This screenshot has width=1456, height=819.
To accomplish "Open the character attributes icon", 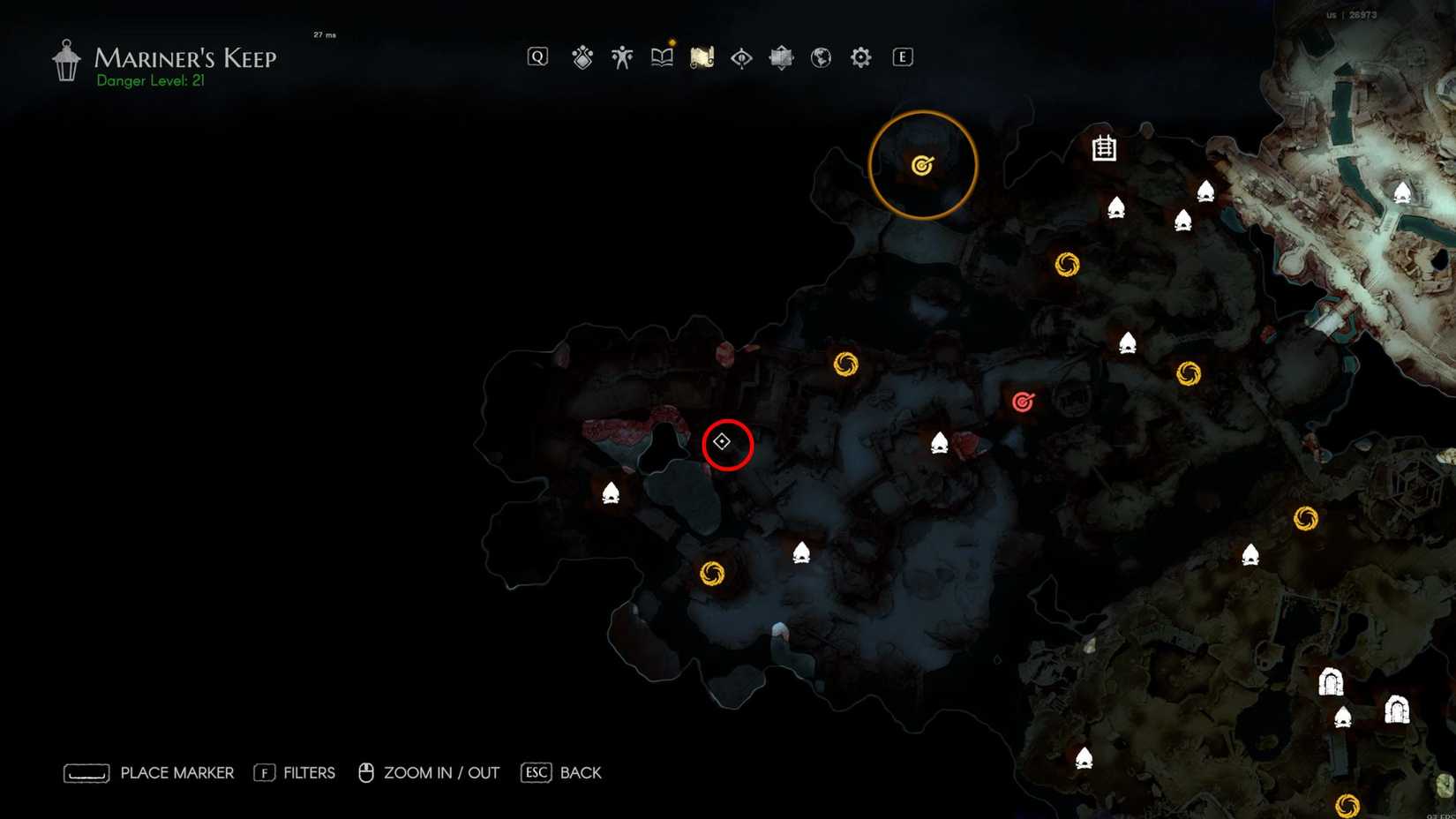I will [x=582, y=56].
